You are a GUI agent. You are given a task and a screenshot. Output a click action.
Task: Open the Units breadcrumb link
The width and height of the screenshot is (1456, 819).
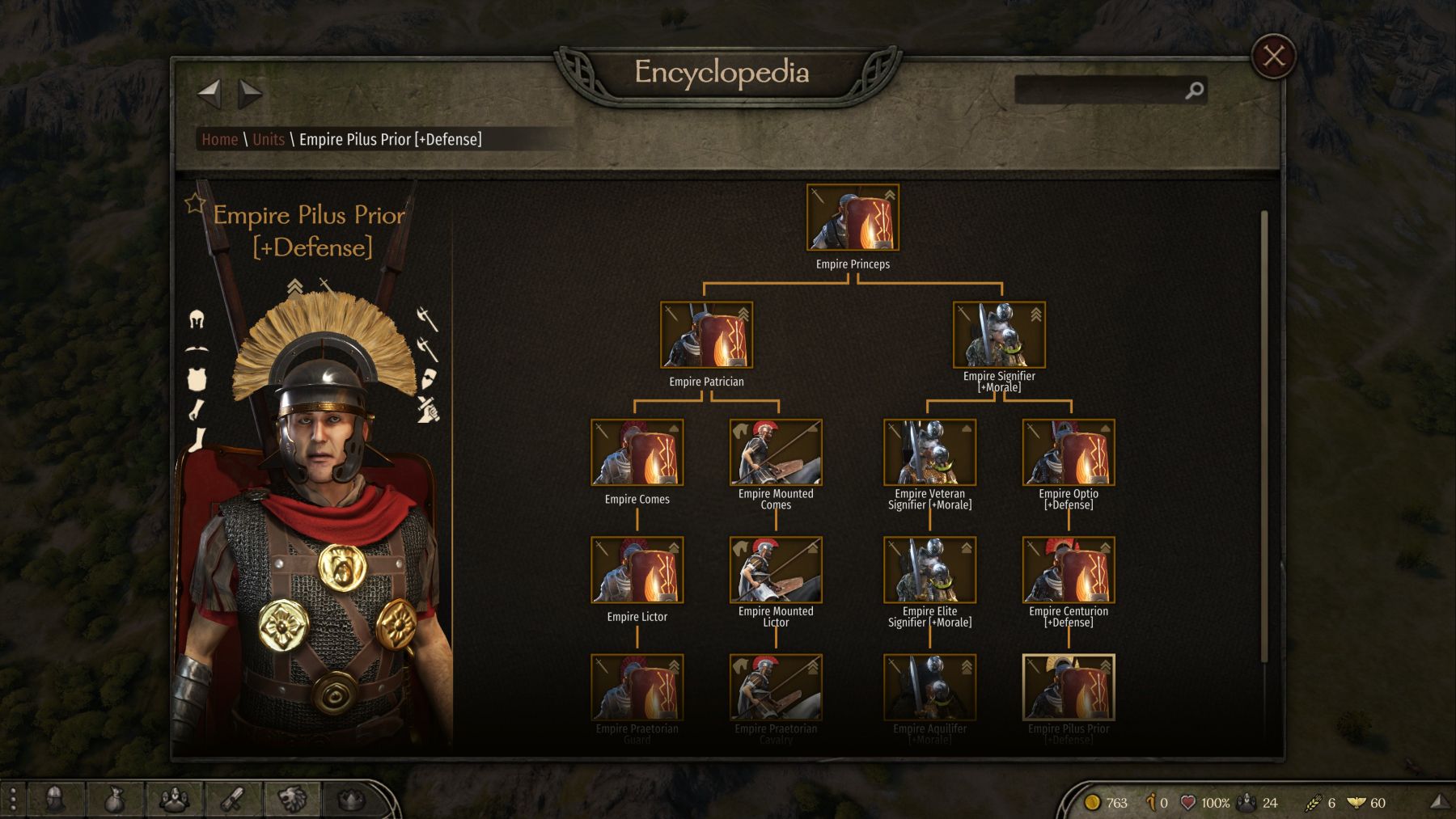click(269, 139)
